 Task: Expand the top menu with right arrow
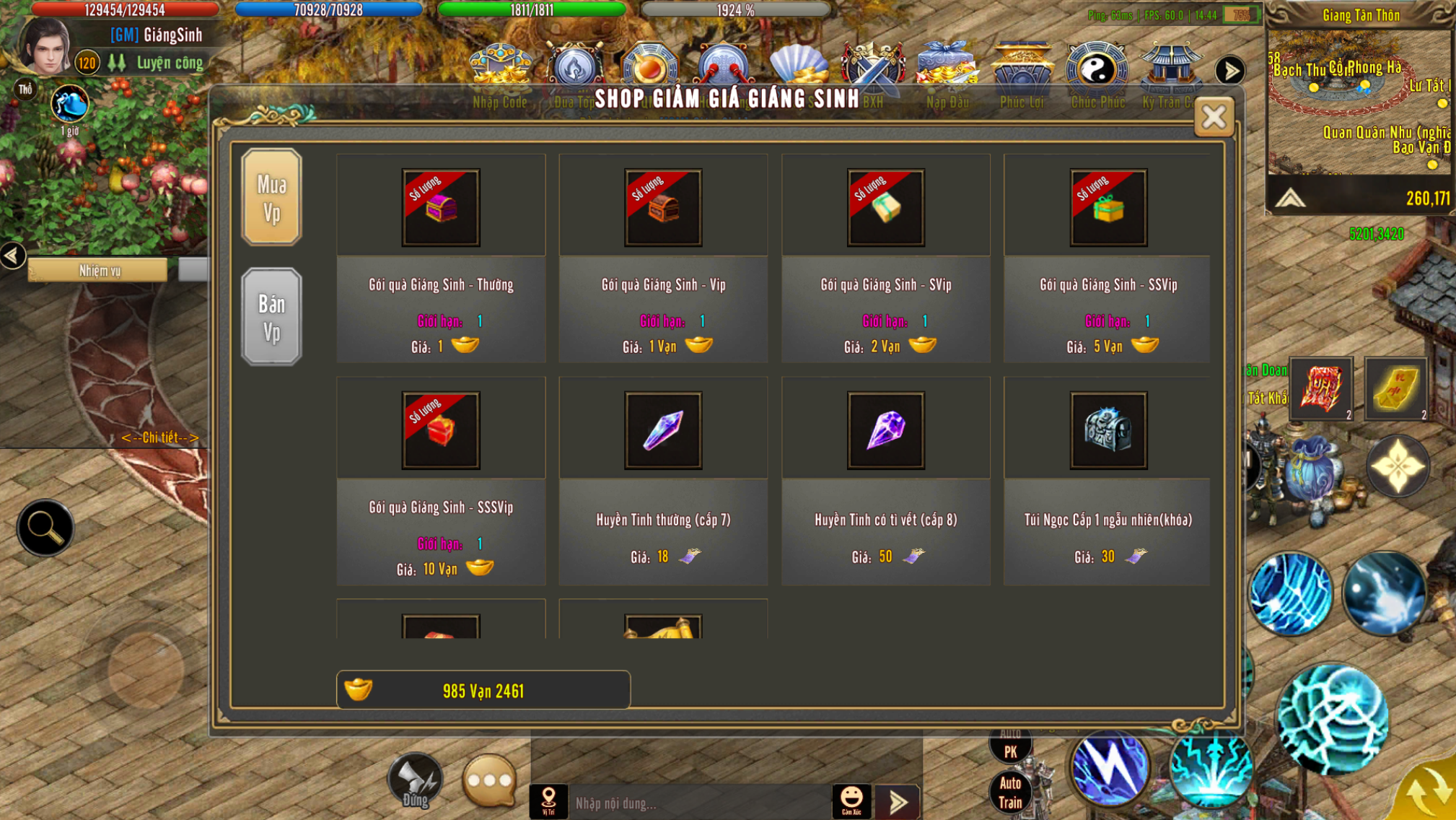pyautogui.click(x=1229, y=71)
